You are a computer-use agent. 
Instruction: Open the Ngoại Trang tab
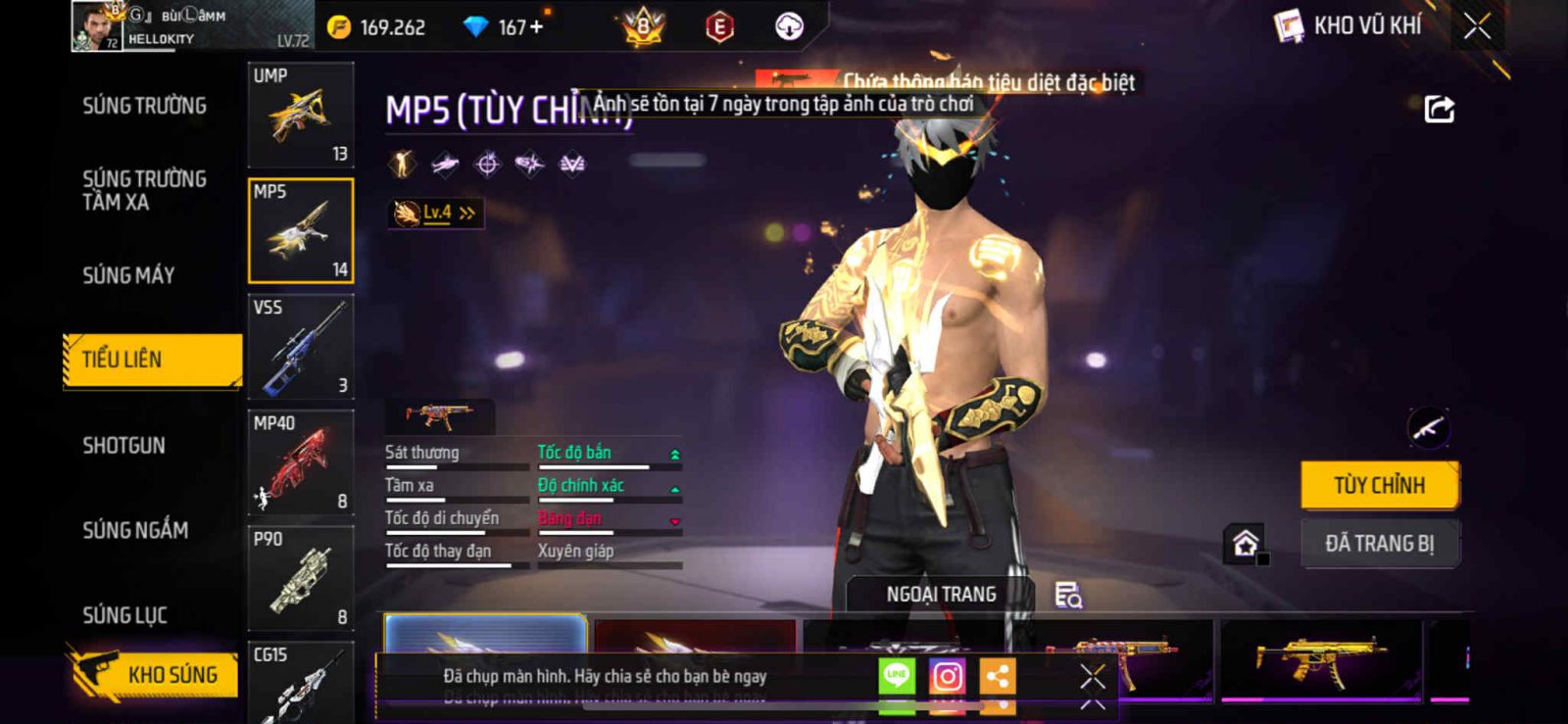click(x=941, y=595)
